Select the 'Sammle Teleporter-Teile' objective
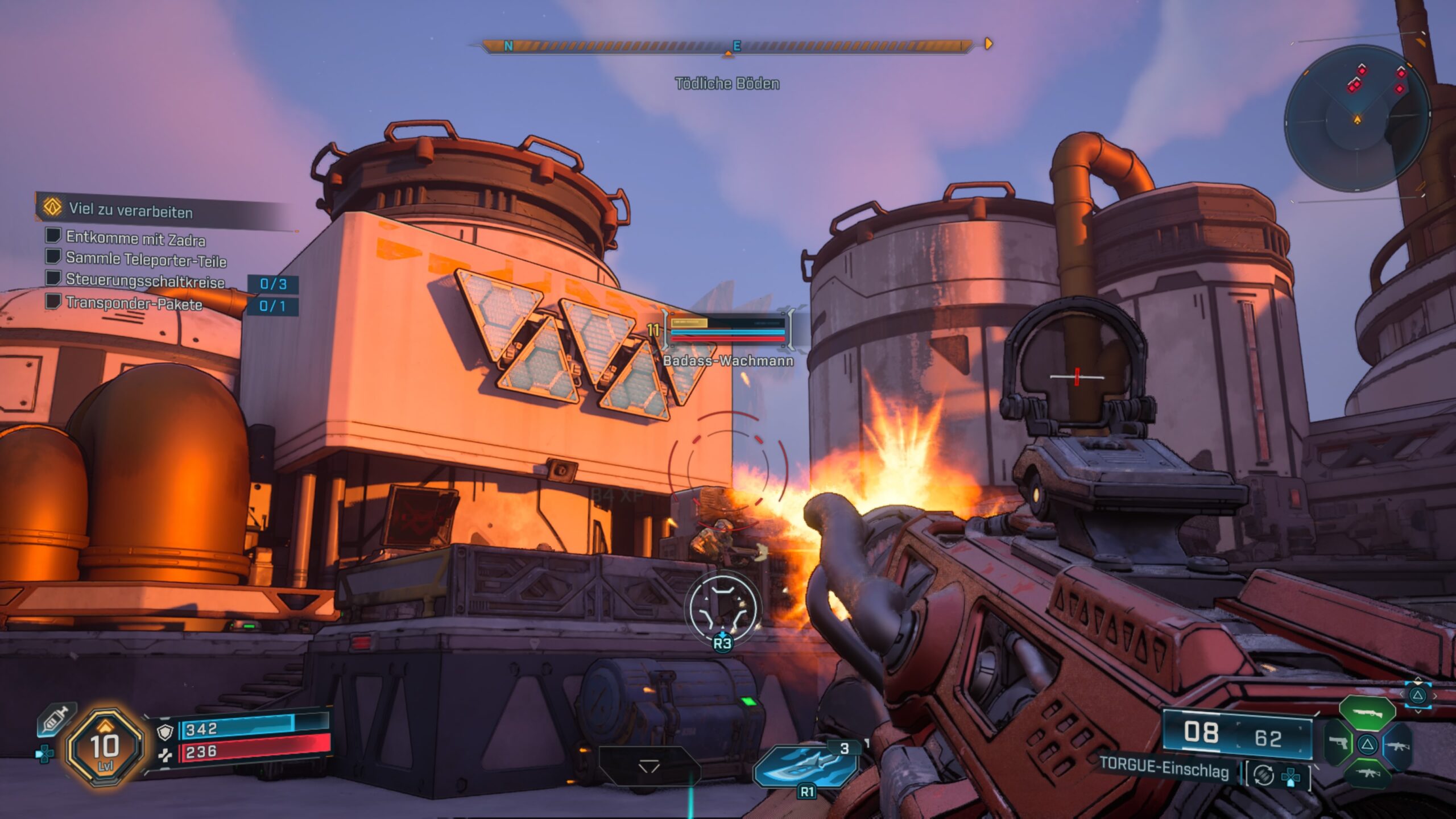This screenshot has width=1456, height=819. click(x=146, y=259)
